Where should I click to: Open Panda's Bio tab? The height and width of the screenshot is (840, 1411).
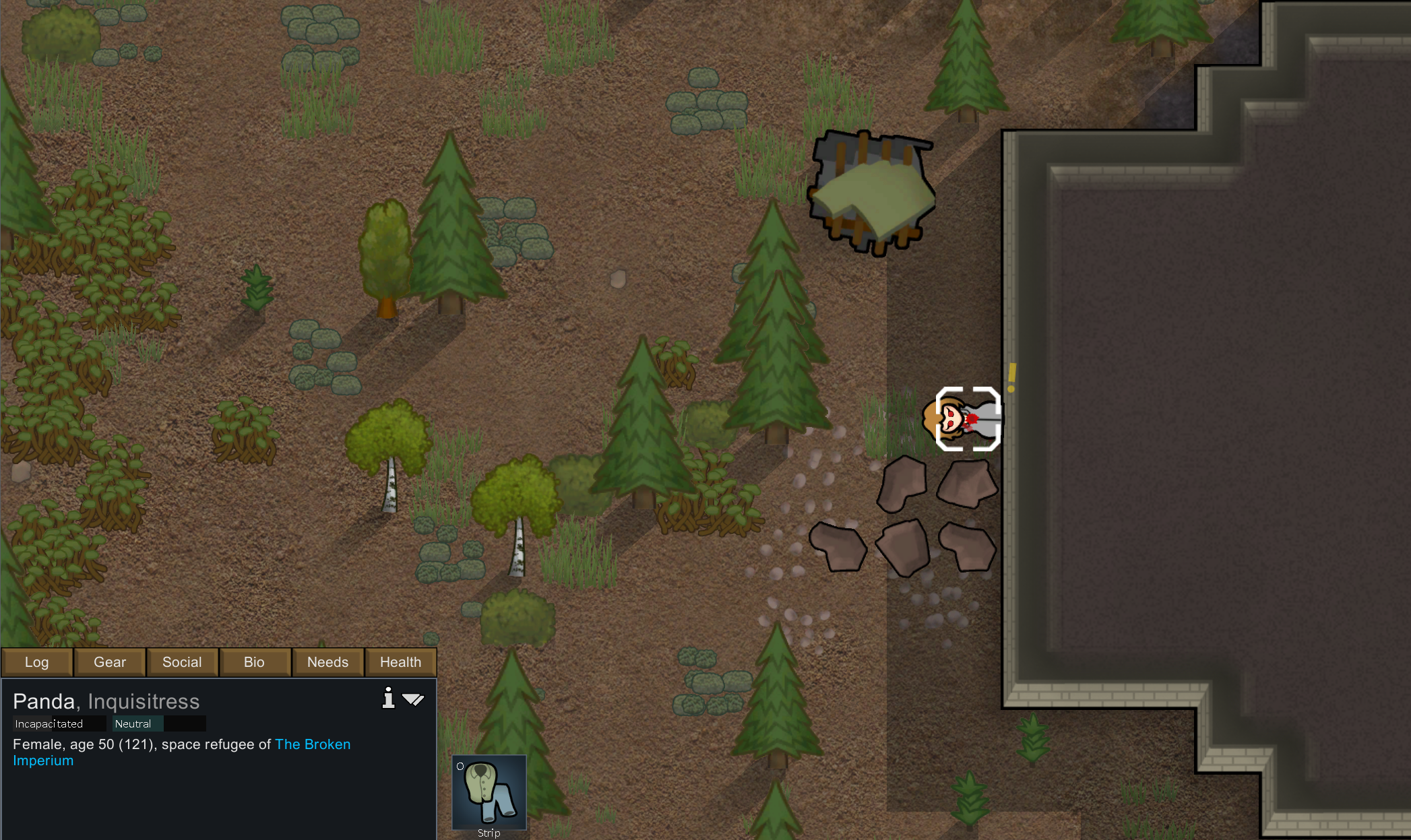pos(254,662)
